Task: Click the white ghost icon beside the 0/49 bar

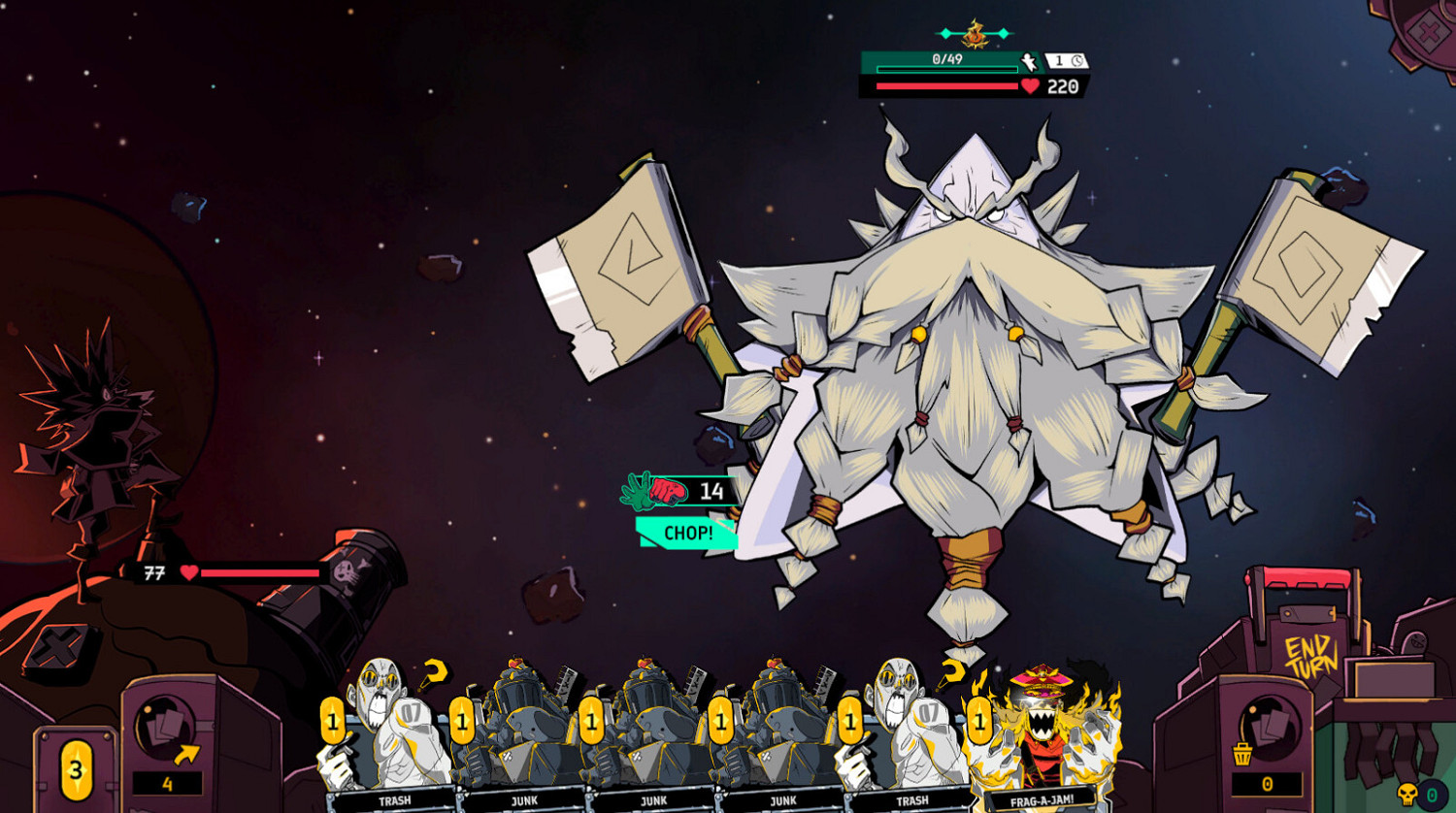Action: [1029, 61]
